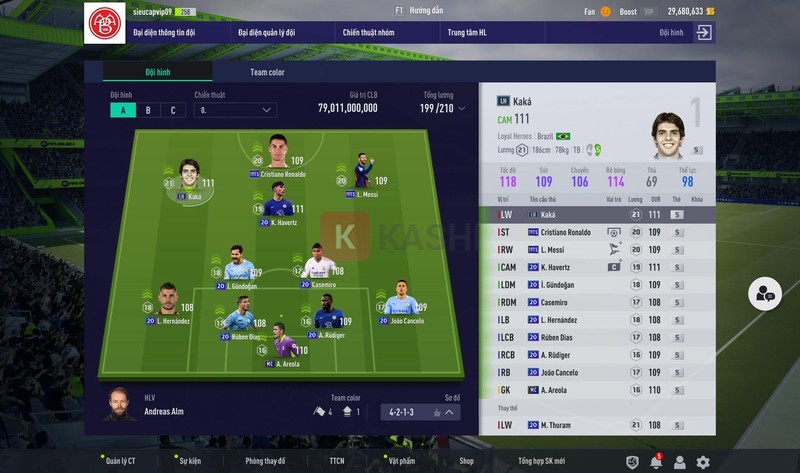Open the notifications bell
The height and width of the screenshot is (473, 800).
[655, 462]
